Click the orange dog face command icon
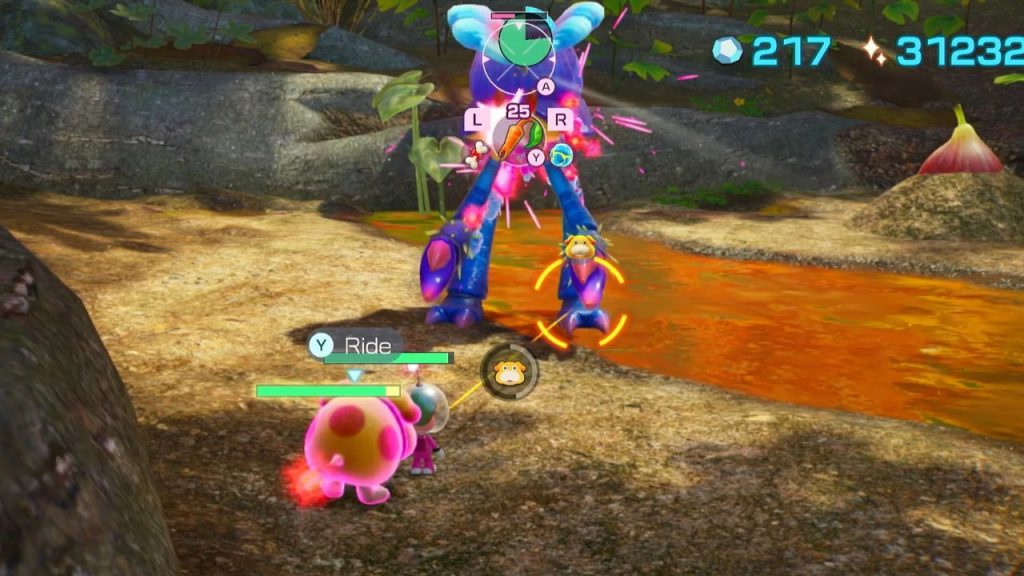 tap(509, 372)
